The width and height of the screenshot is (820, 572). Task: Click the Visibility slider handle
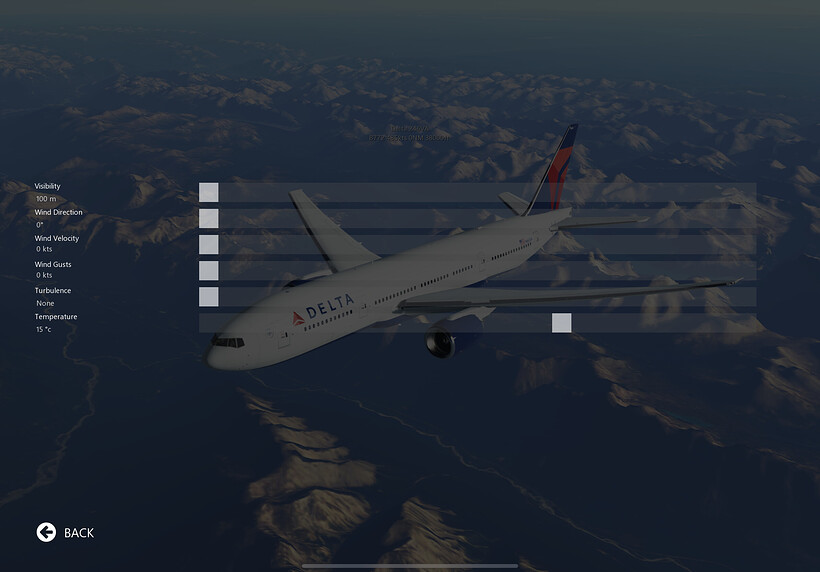[208, 193]
